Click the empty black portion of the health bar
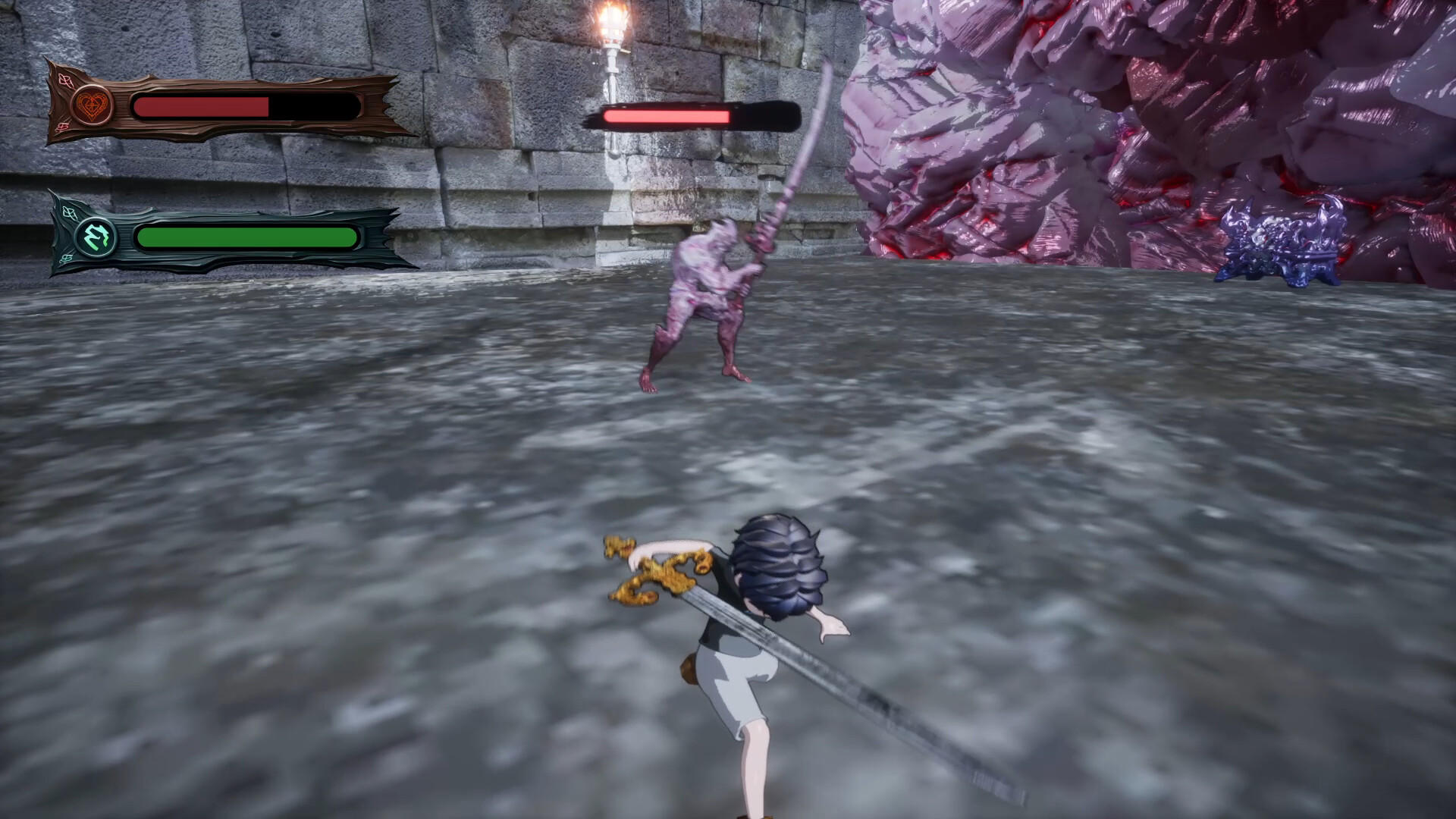The width and height of the screenshot is (1456, 819). click(315, 106)
